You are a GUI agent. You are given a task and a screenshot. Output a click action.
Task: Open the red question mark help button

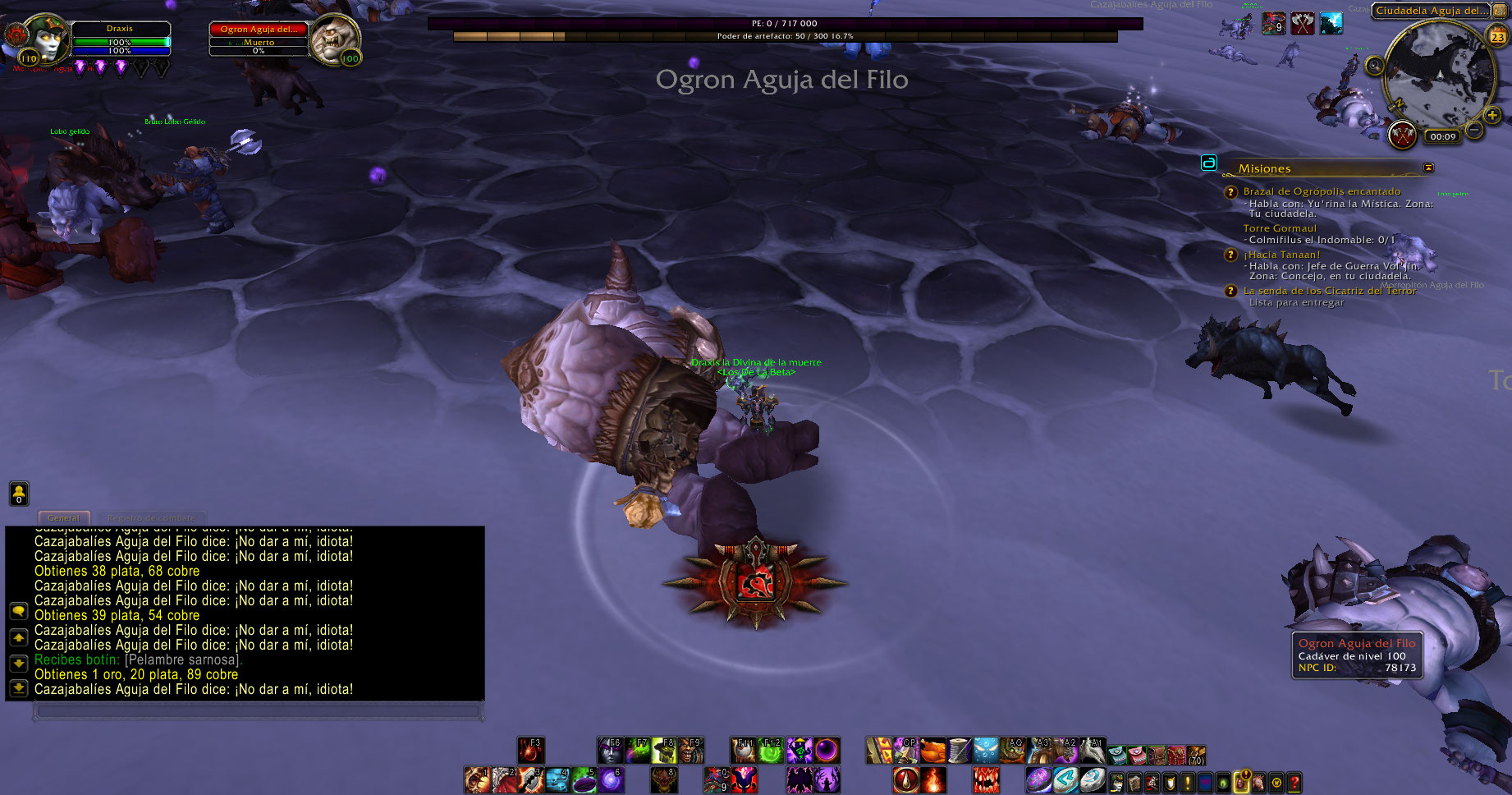(x=1294, y=783)
